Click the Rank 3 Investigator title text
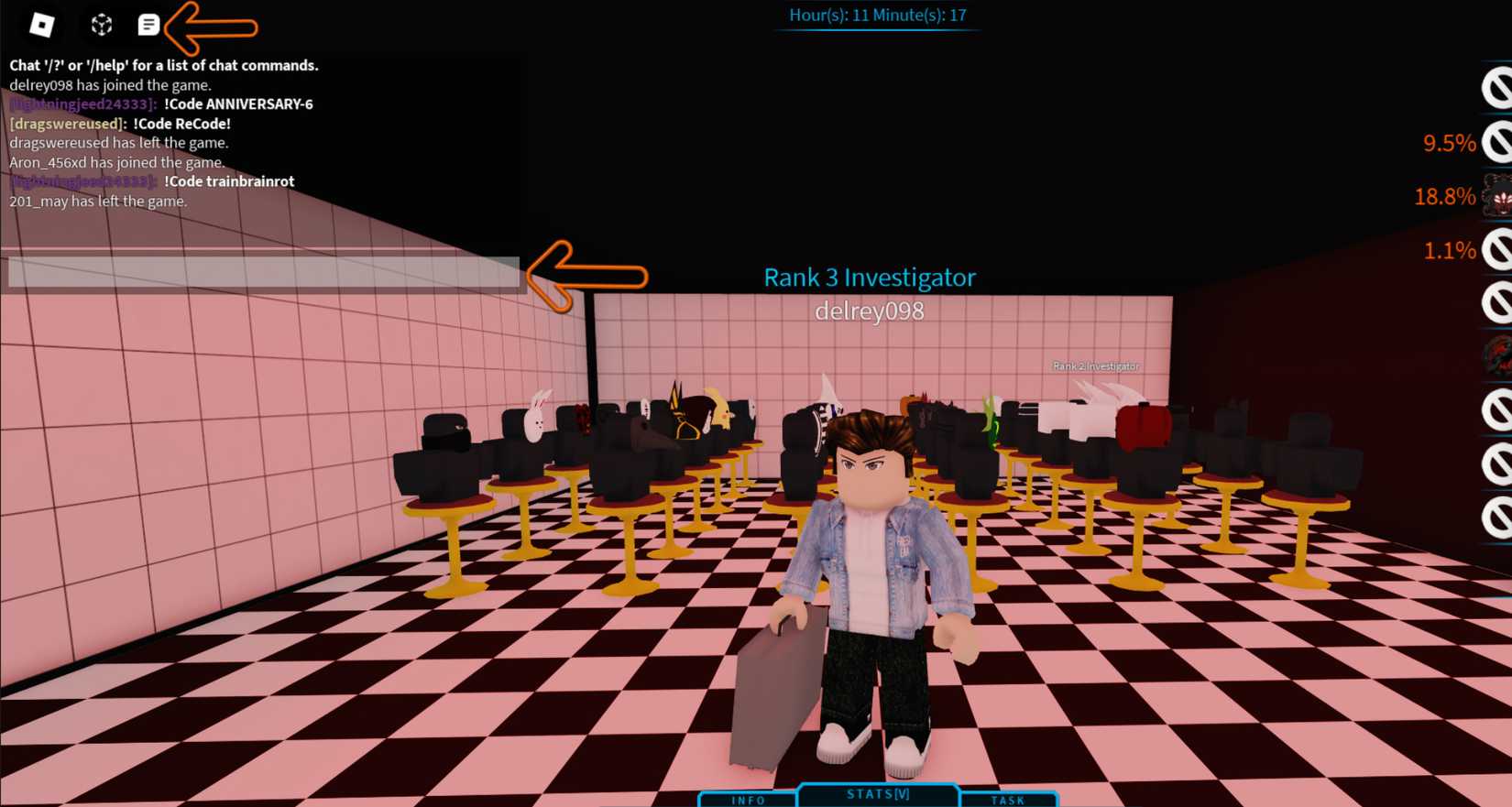Screen dimensions: 1512x807 (x=869, y=277)
